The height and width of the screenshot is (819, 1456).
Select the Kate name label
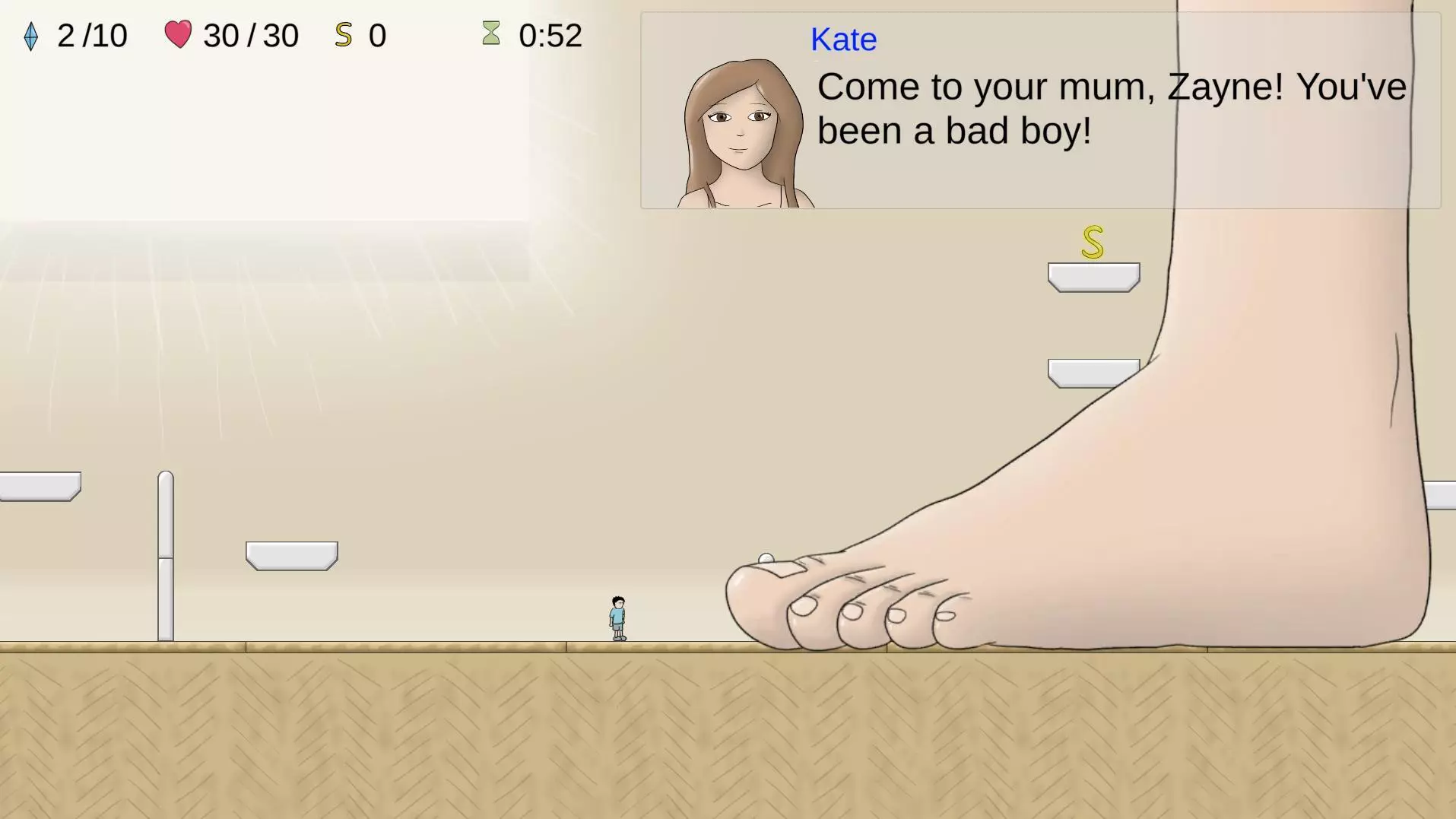[x=843, y=40]
